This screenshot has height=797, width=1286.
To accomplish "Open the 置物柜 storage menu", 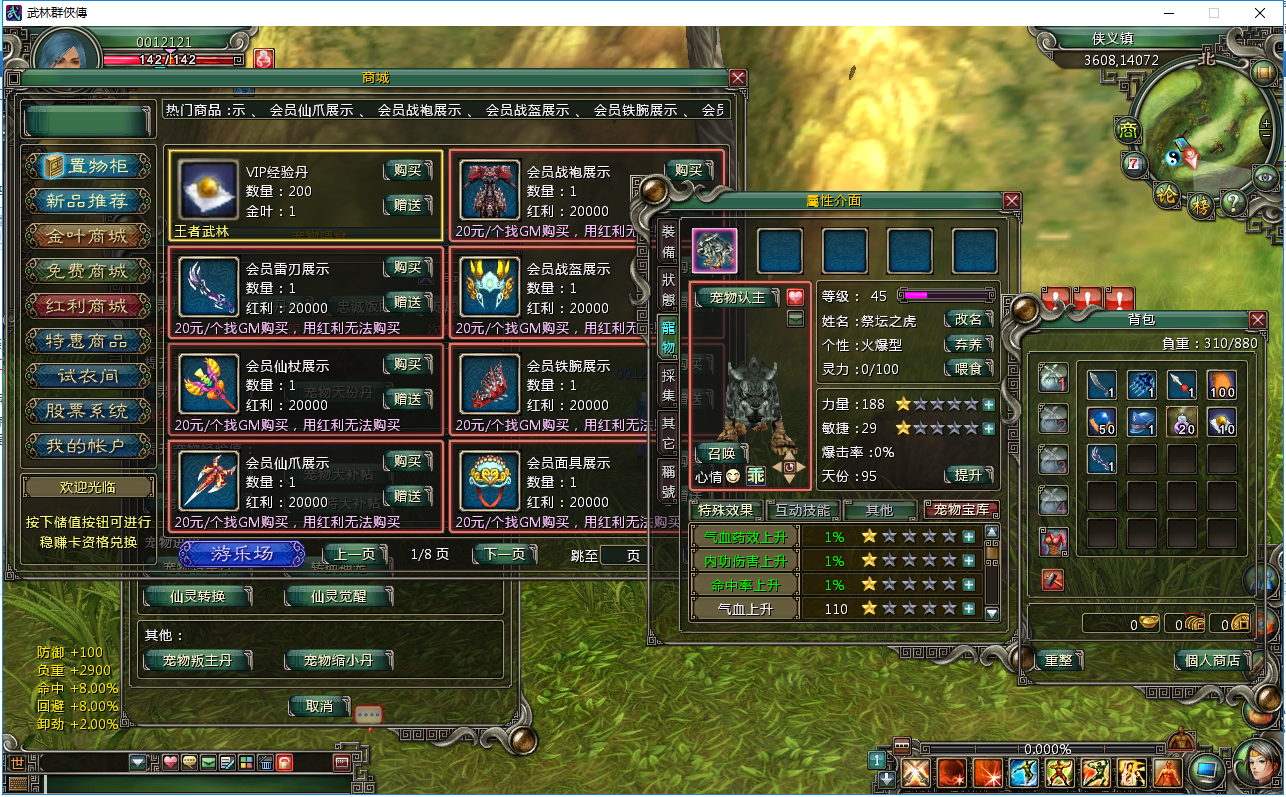I will tap(89, 166).
